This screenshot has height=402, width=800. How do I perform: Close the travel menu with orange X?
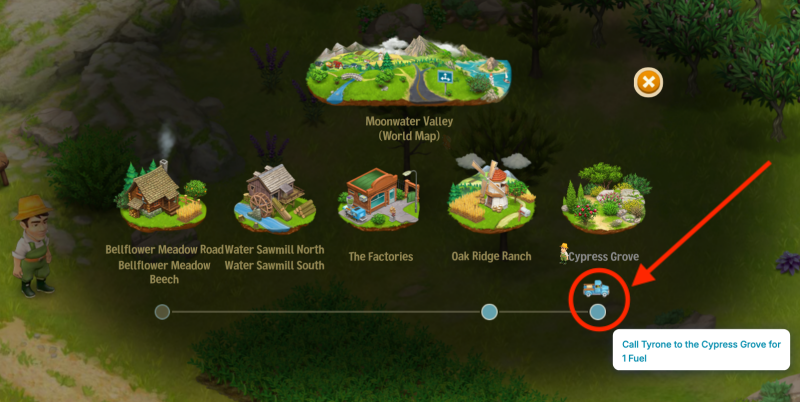(648, 82)
